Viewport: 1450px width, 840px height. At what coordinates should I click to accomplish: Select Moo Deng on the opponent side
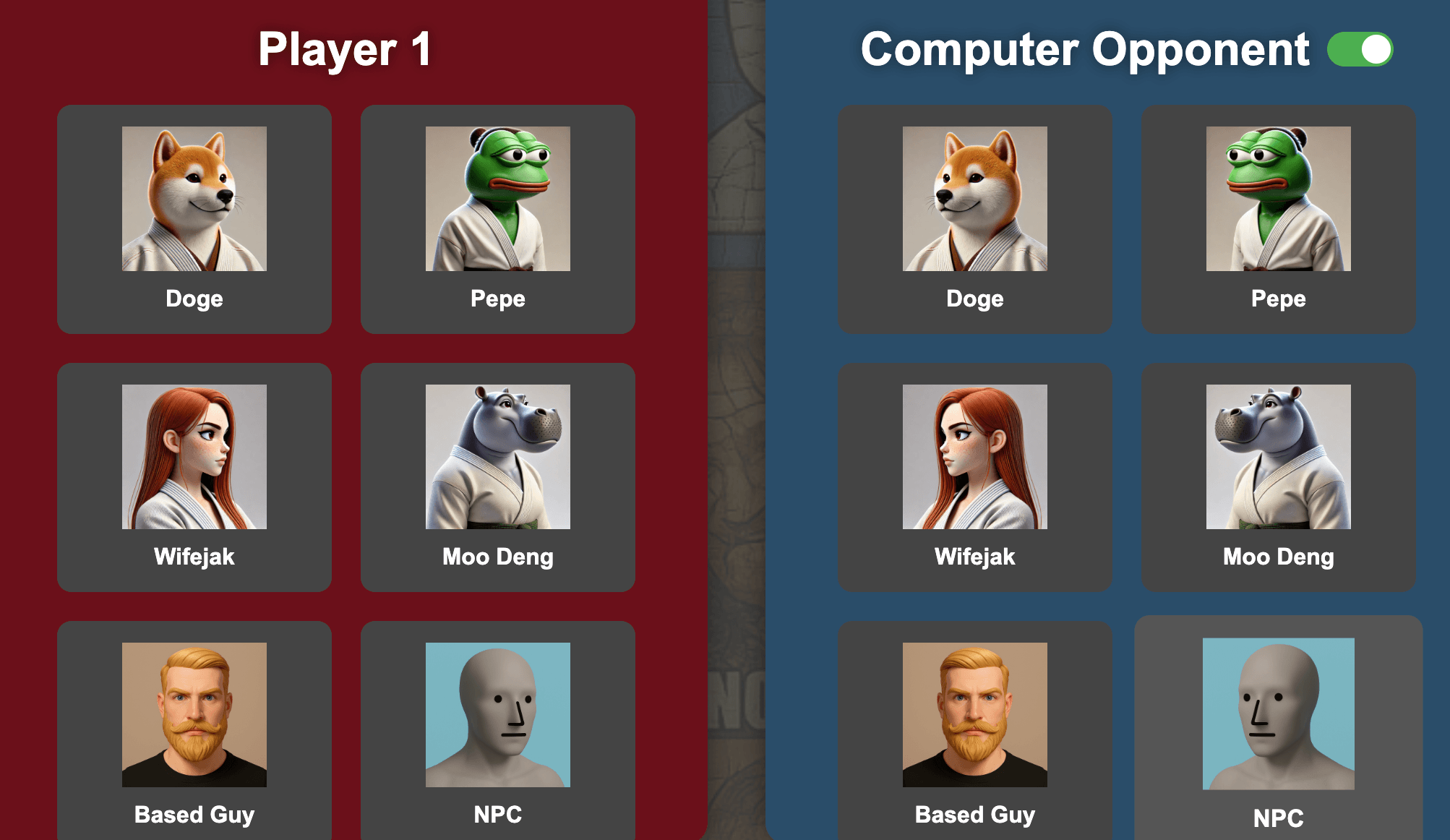pos(1279,477)
